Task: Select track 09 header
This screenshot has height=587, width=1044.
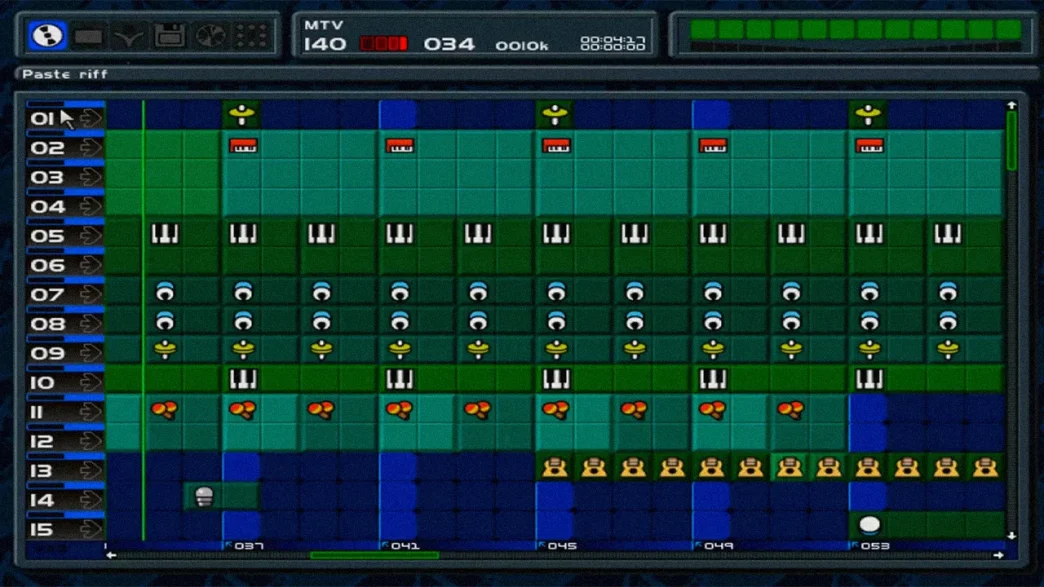Action: (47, 353)
